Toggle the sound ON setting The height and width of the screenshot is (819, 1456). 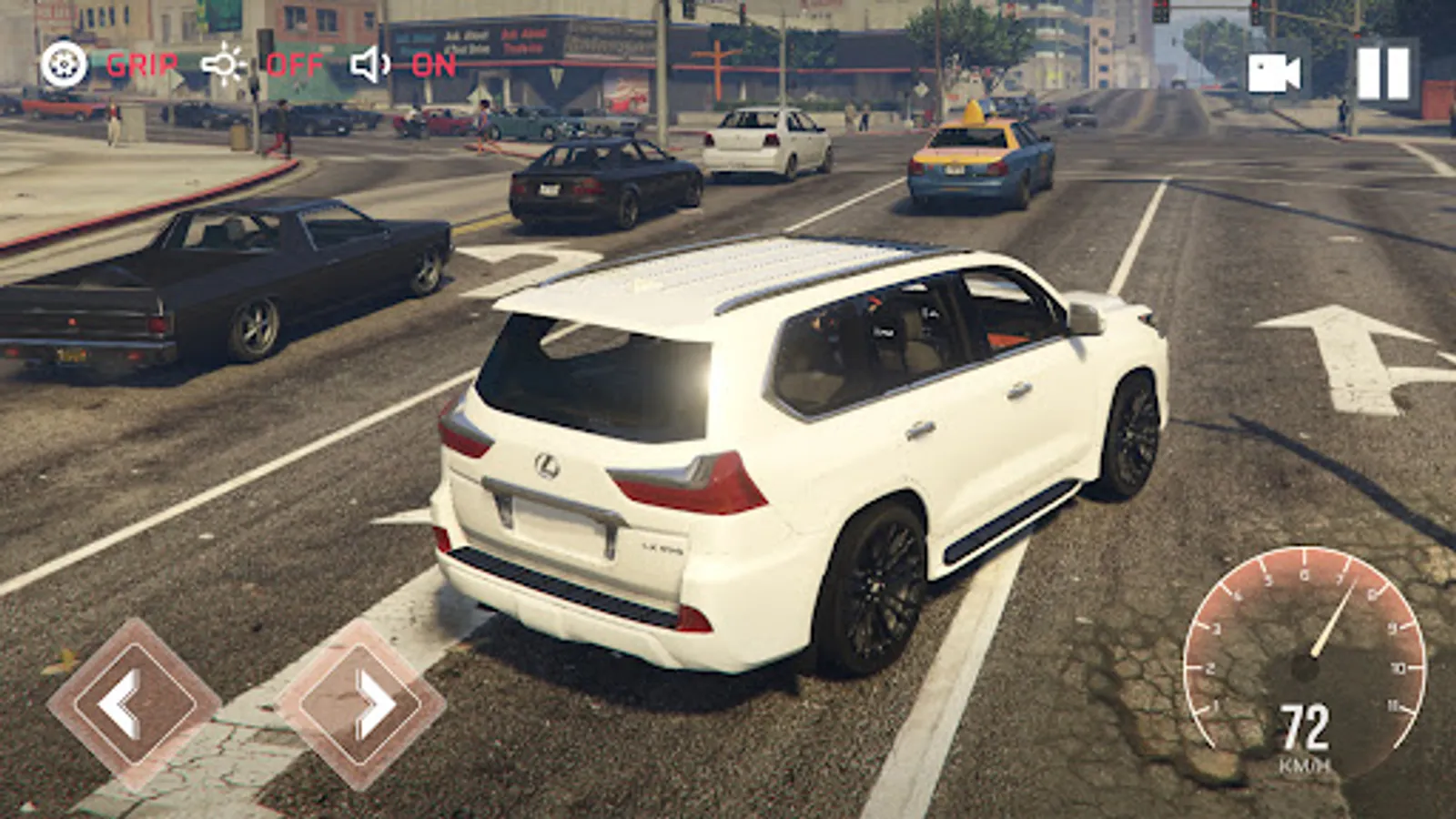tap(404, 65)
